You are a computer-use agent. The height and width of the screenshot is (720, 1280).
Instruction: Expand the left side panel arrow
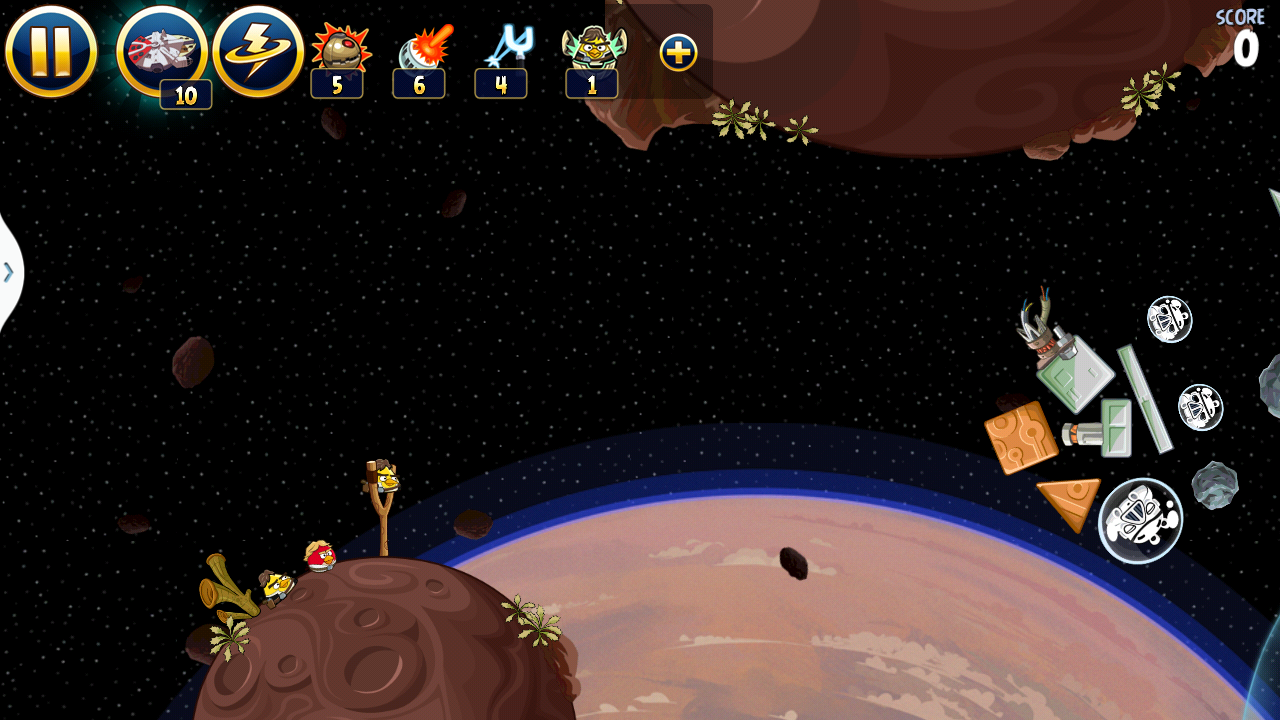(9, 271)
